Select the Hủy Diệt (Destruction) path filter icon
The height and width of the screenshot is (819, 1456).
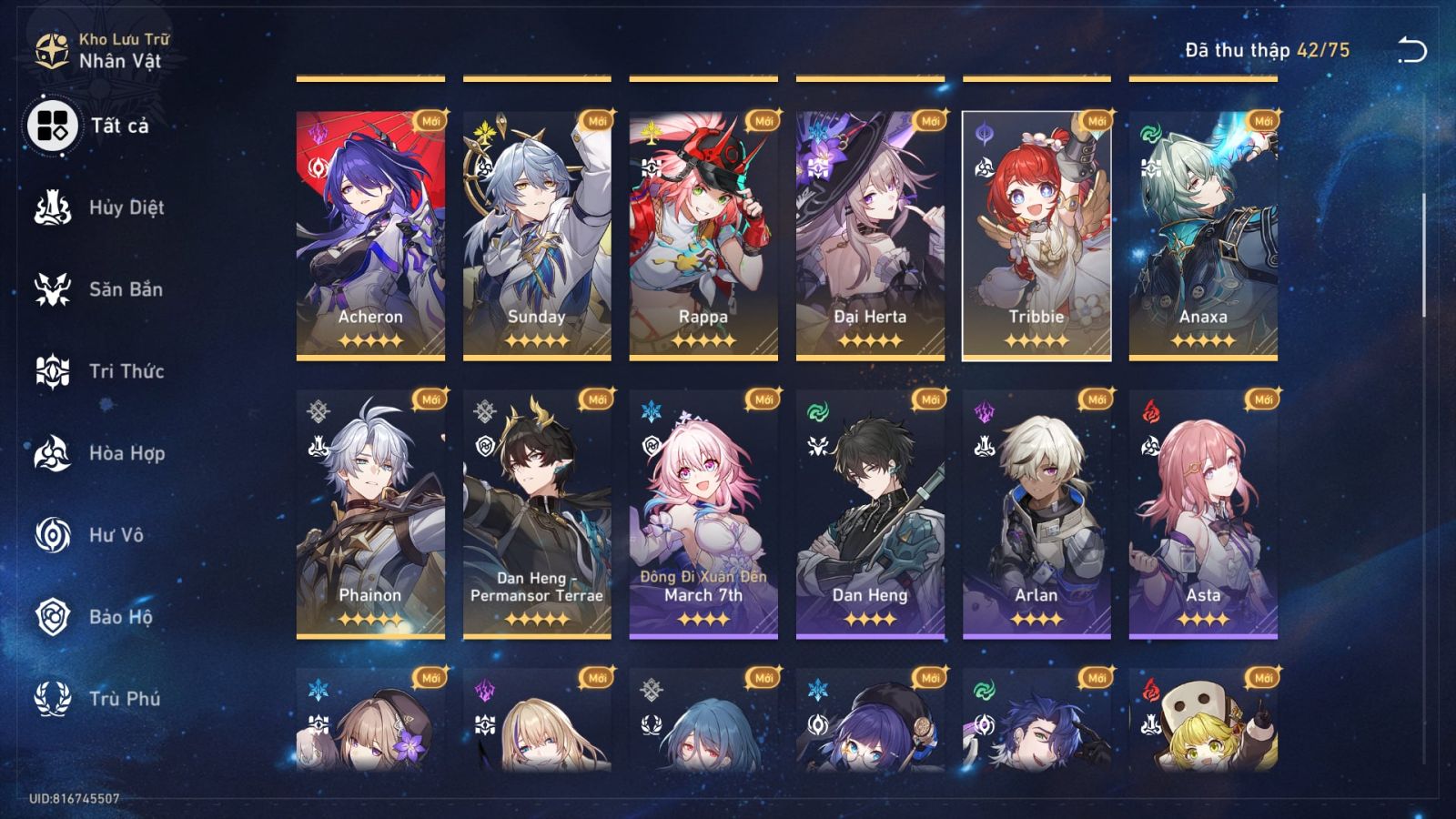(52, 207)
